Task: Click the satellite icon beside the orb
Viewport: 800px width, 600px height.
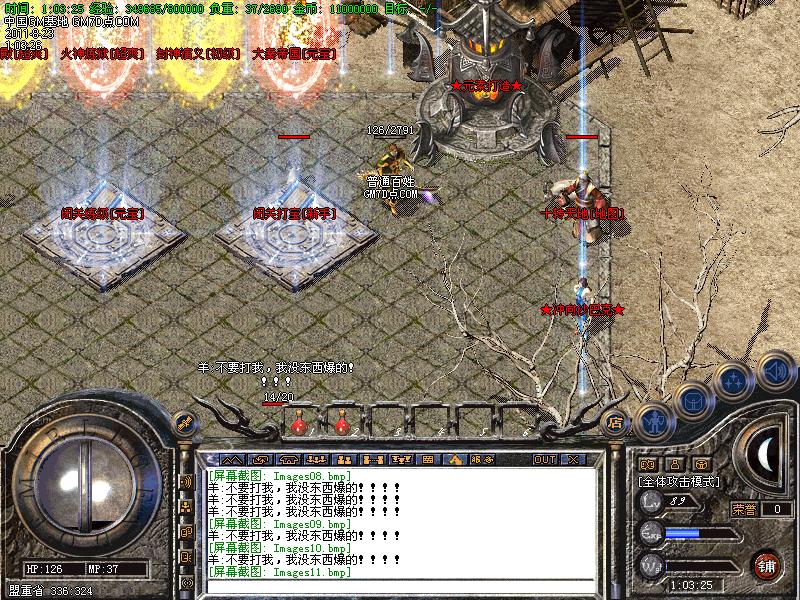Action: pyautogui.click(x=183, y=422)
